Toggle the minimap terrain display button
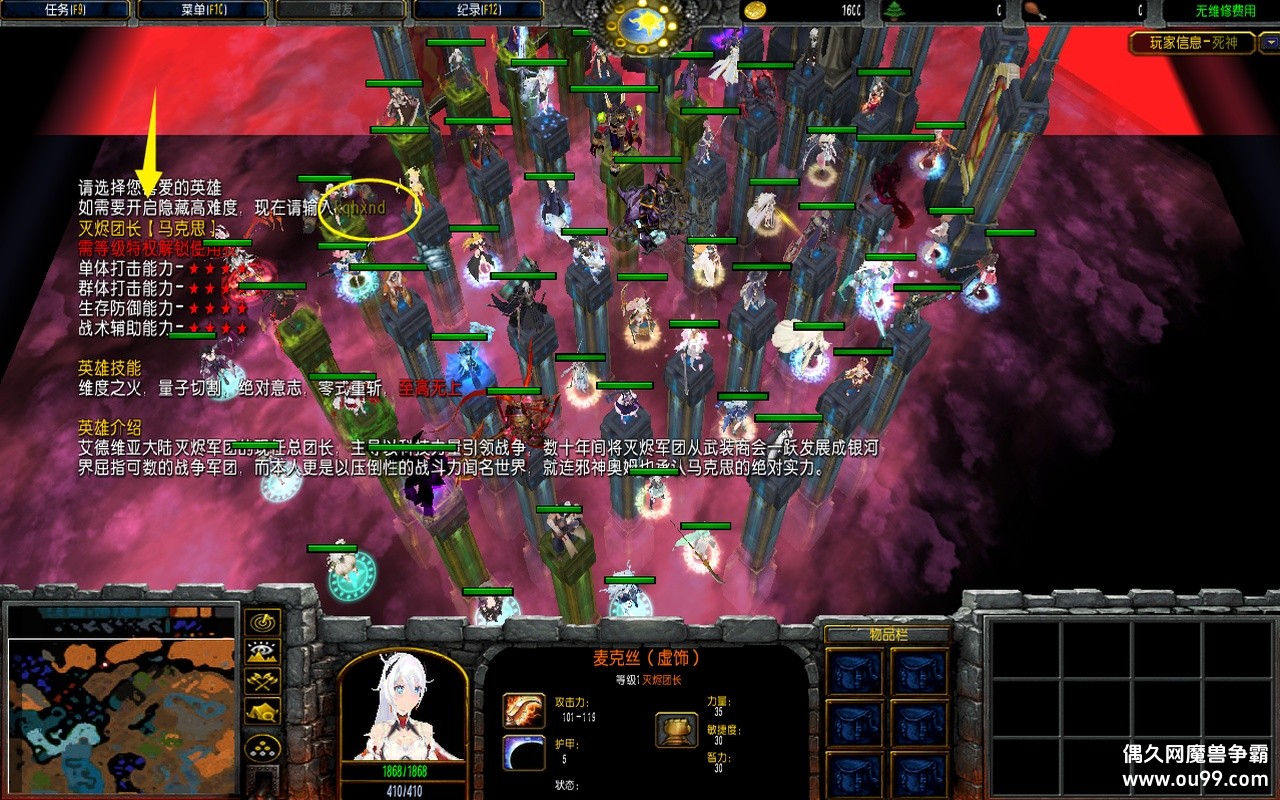The width and height of the screenshot is (1280, 800). tap(263, 652)
